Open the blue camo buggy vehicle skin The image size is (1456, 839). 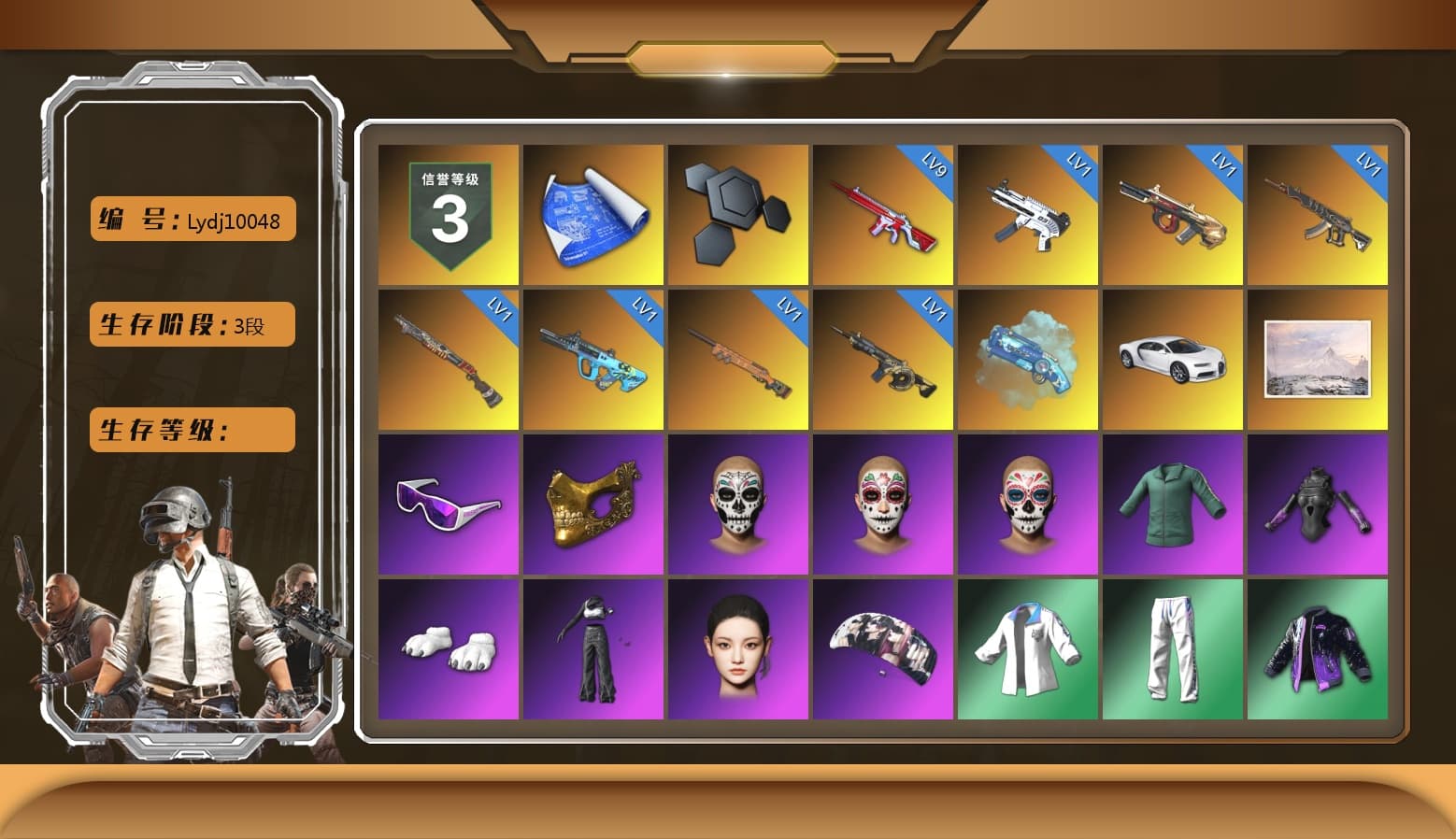tap(1028, 358)
